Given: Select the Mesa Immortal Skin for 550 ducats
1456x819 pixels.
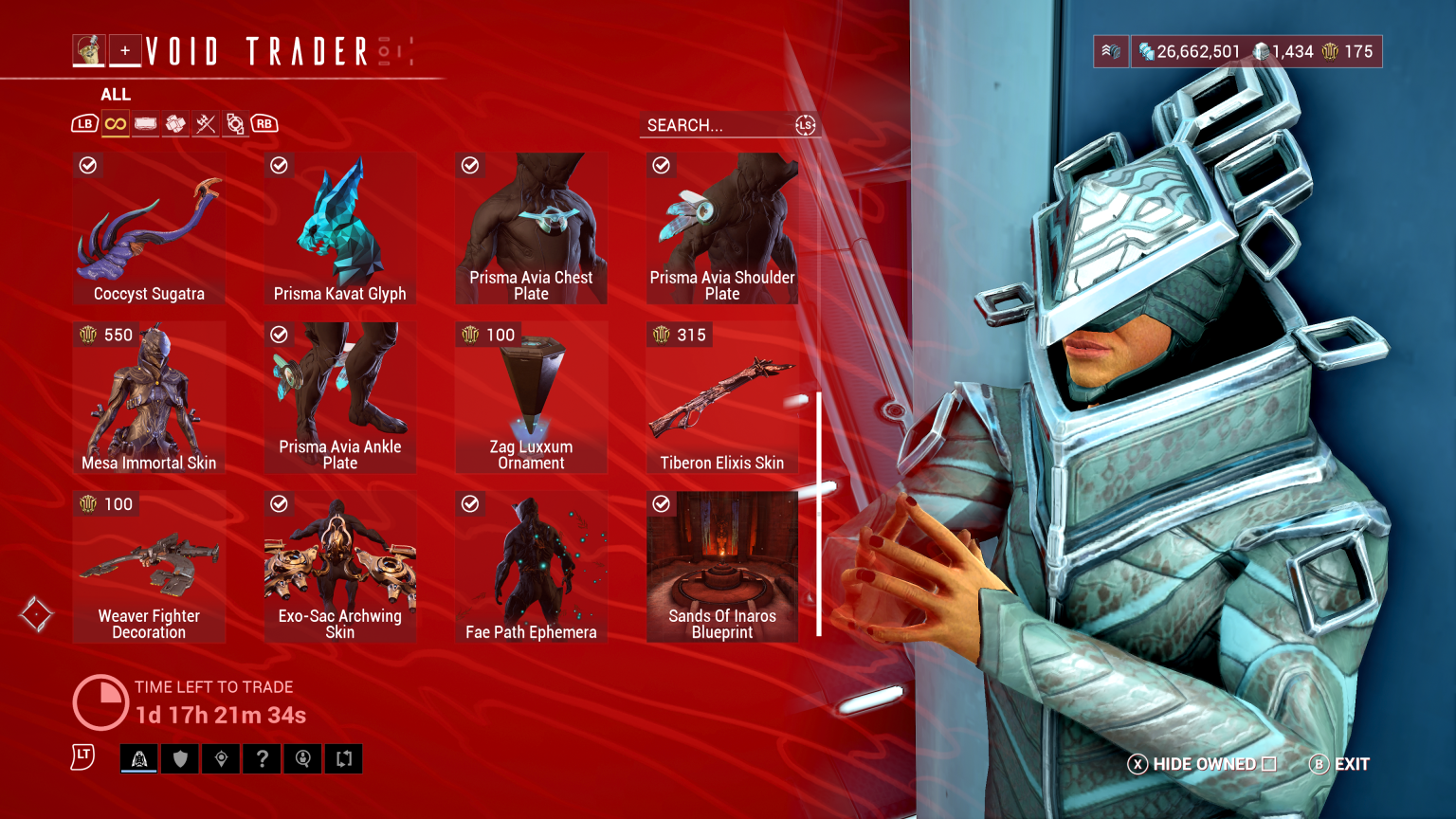Looking at the screenshot, I should tap(149, 396).
